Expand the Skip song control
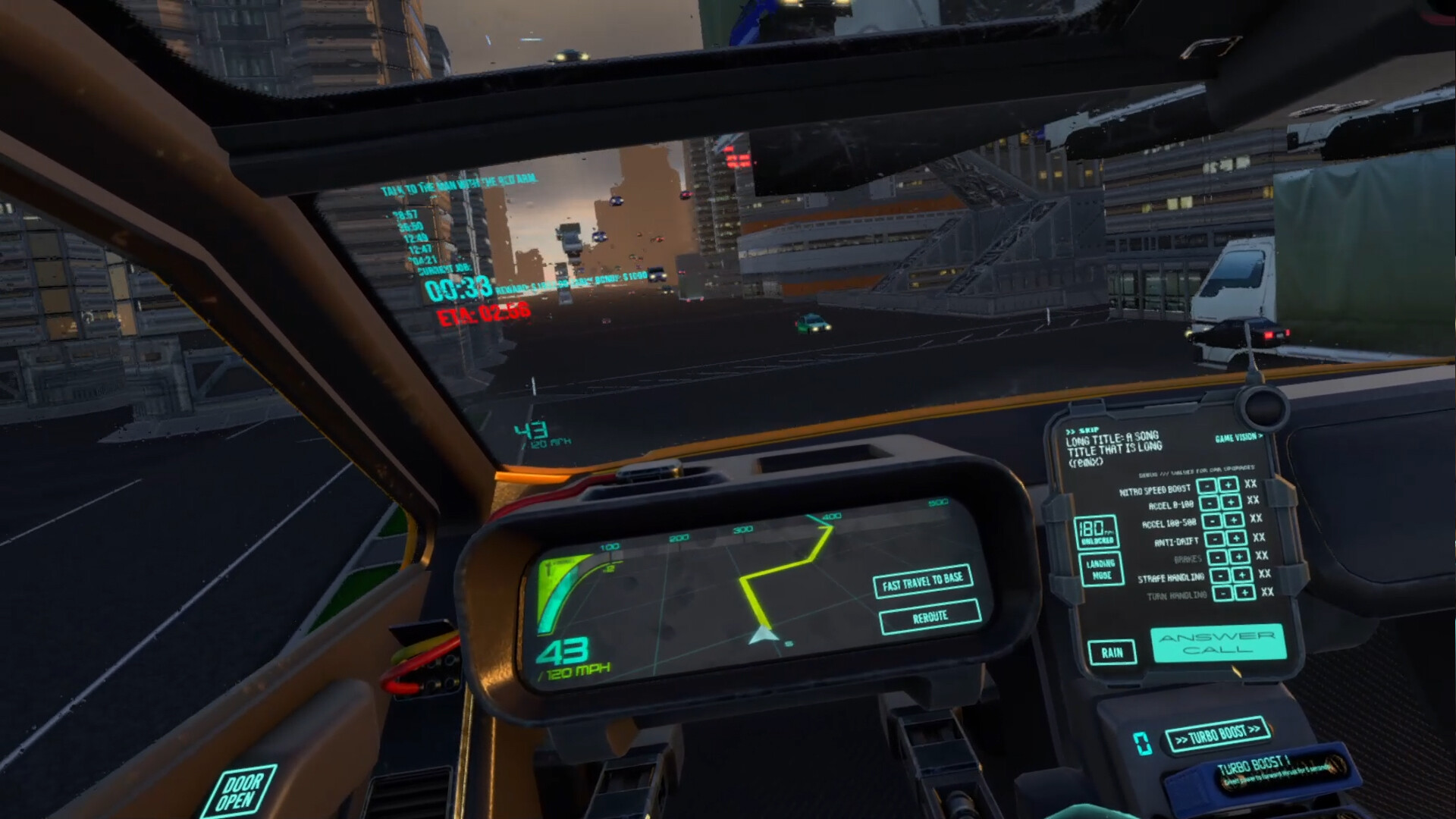 click(1083, 429)
